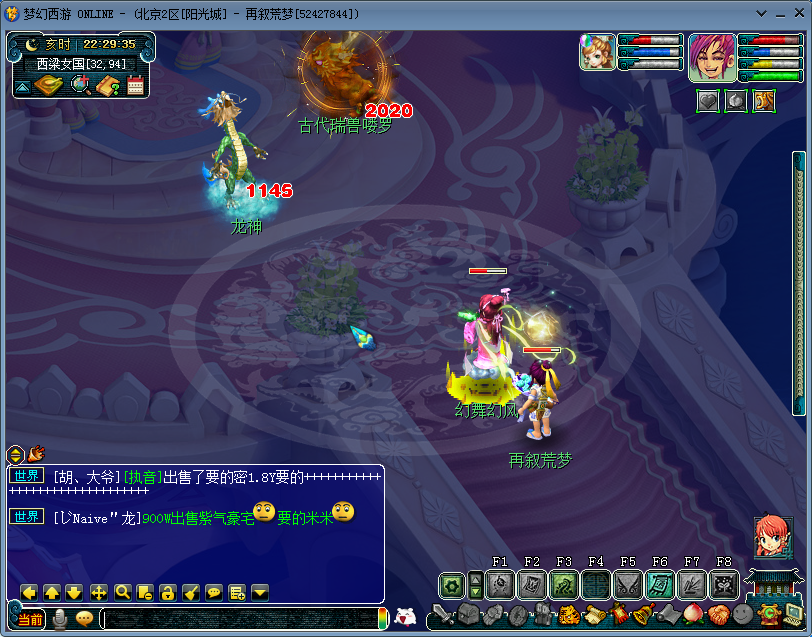Click the chat left-arrow button
The width and height of the screenshot is (812, 637).
point(29,592)
